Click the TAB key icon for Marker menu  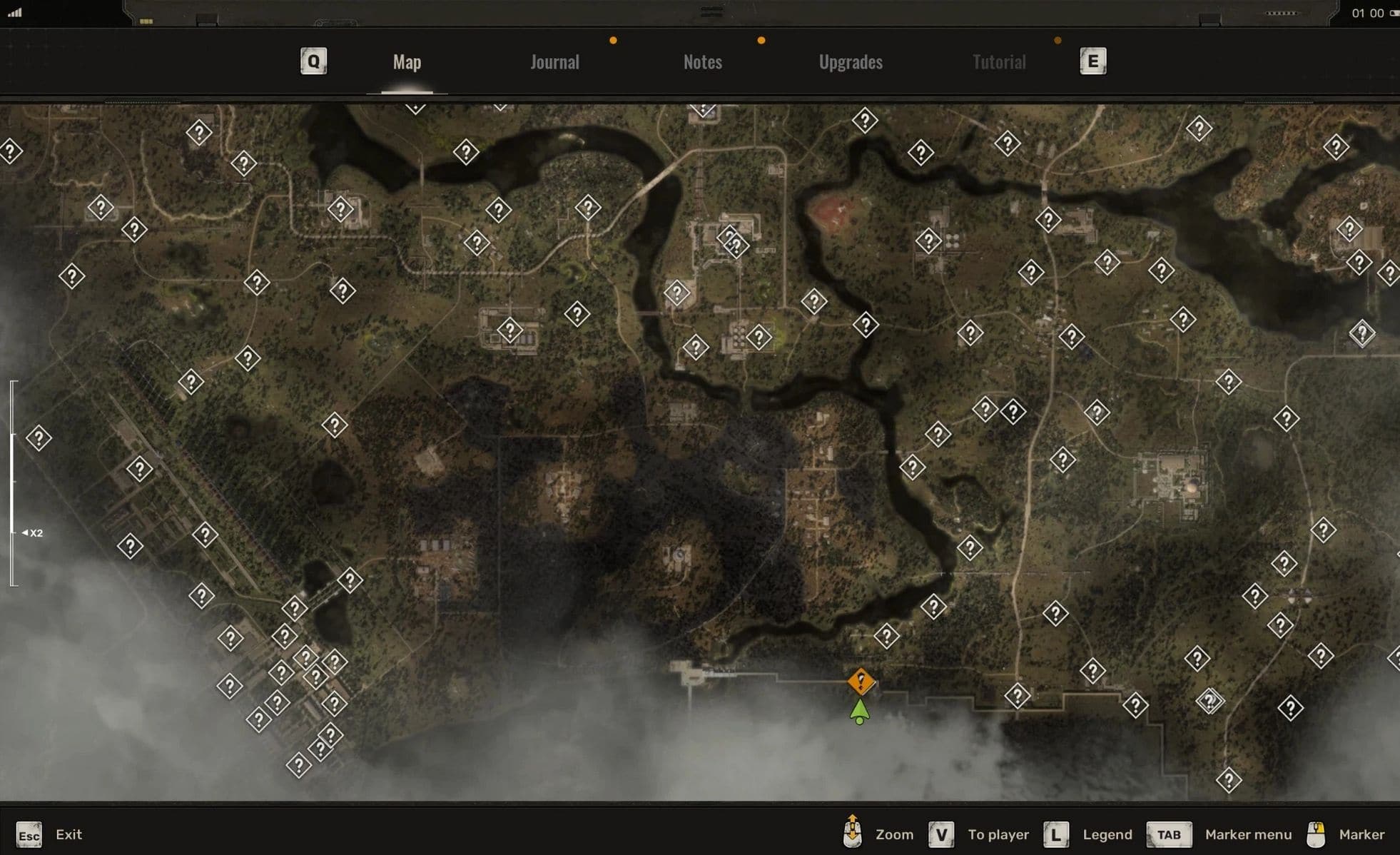coord(1168,834)
